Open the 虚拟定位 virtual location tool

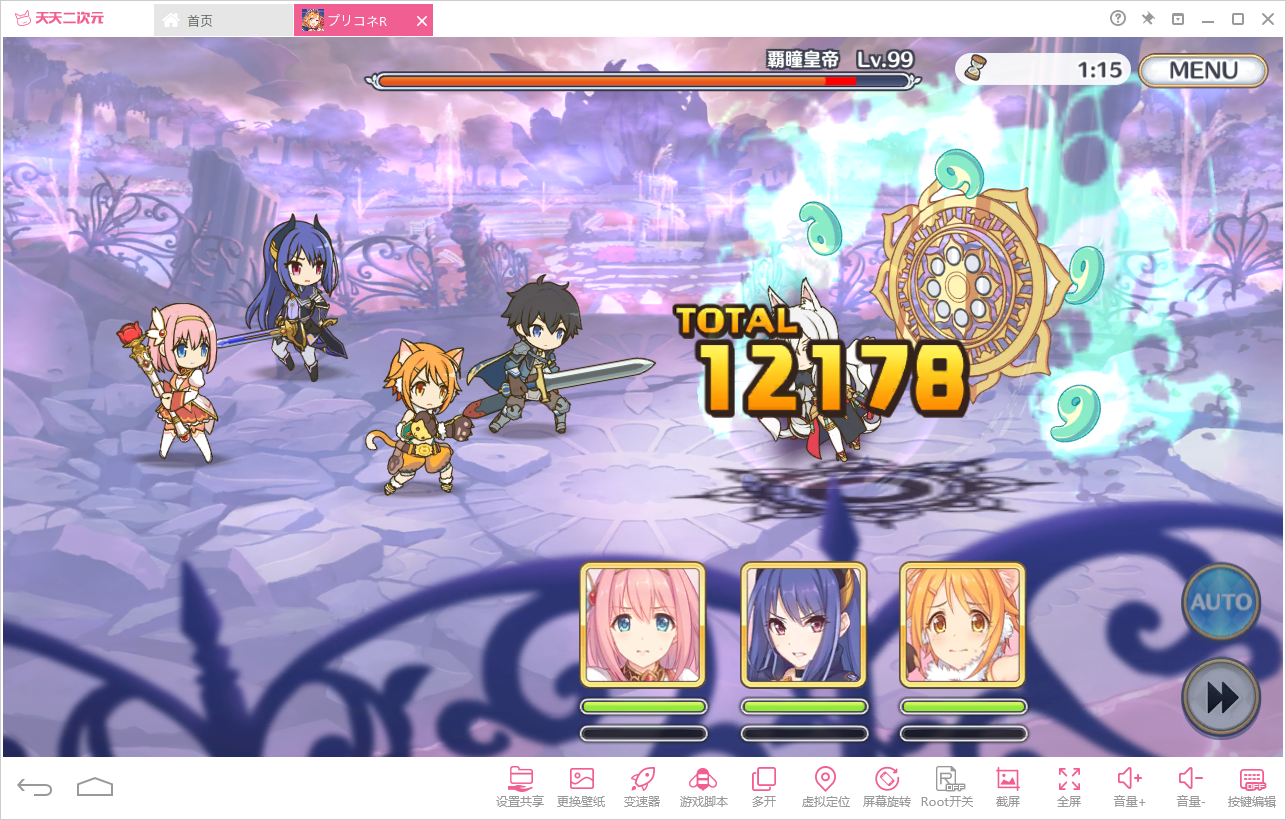point(825,785)
